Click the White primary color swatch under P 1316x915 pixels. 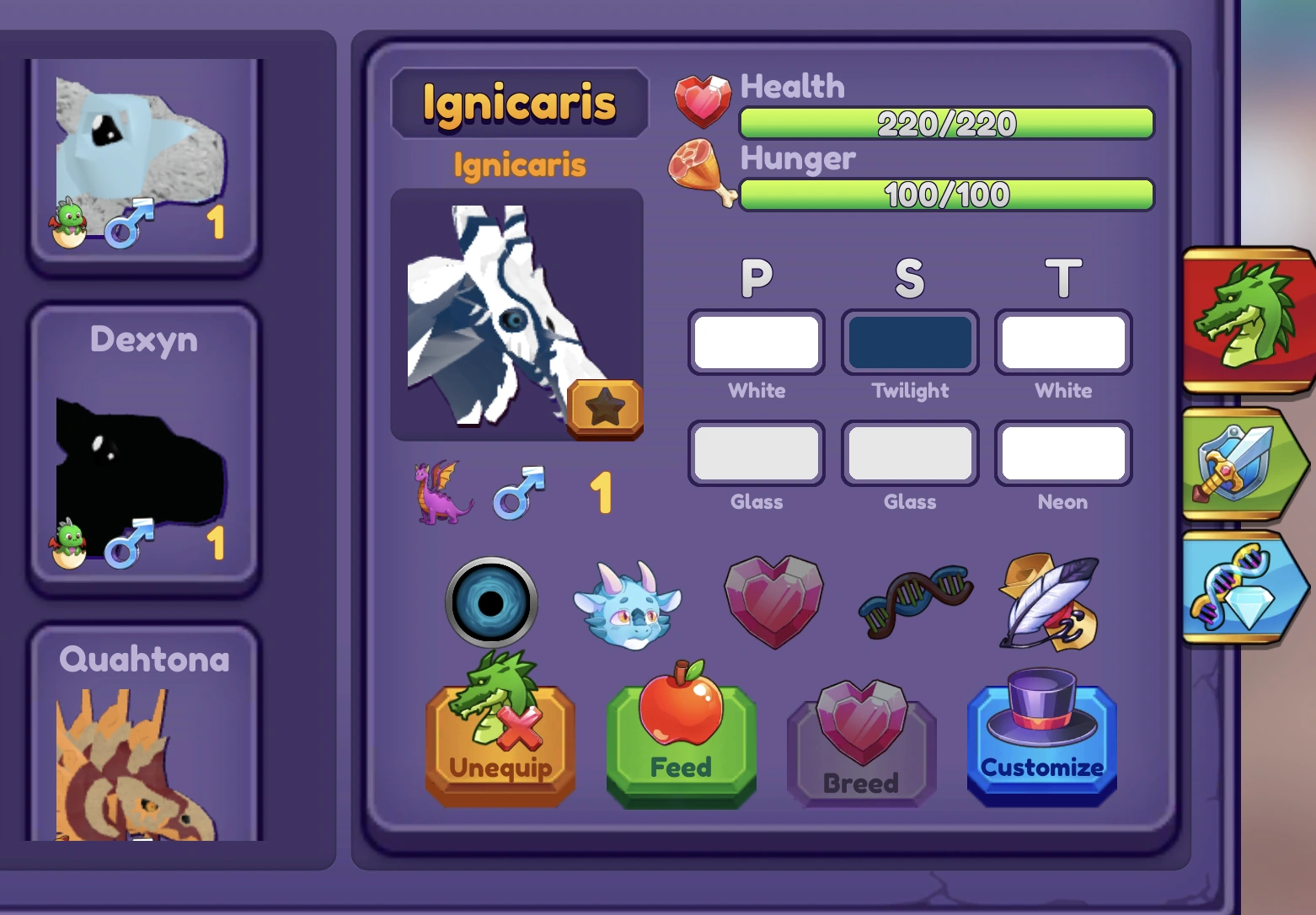[x=756, y=341]
